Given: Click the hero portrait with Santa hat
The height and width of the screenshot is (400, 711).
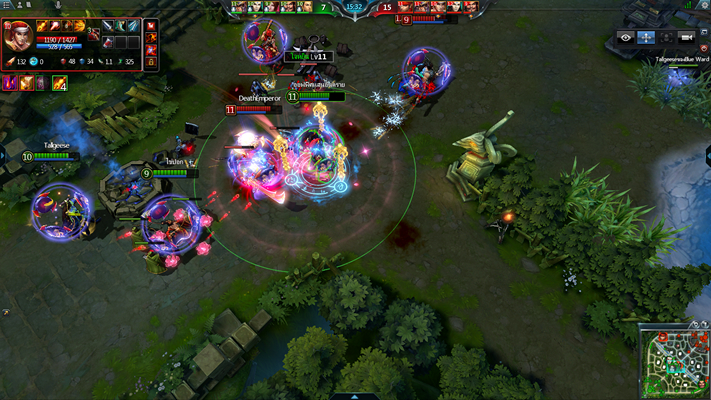Looking at the screenshot, I should point(17,37).
